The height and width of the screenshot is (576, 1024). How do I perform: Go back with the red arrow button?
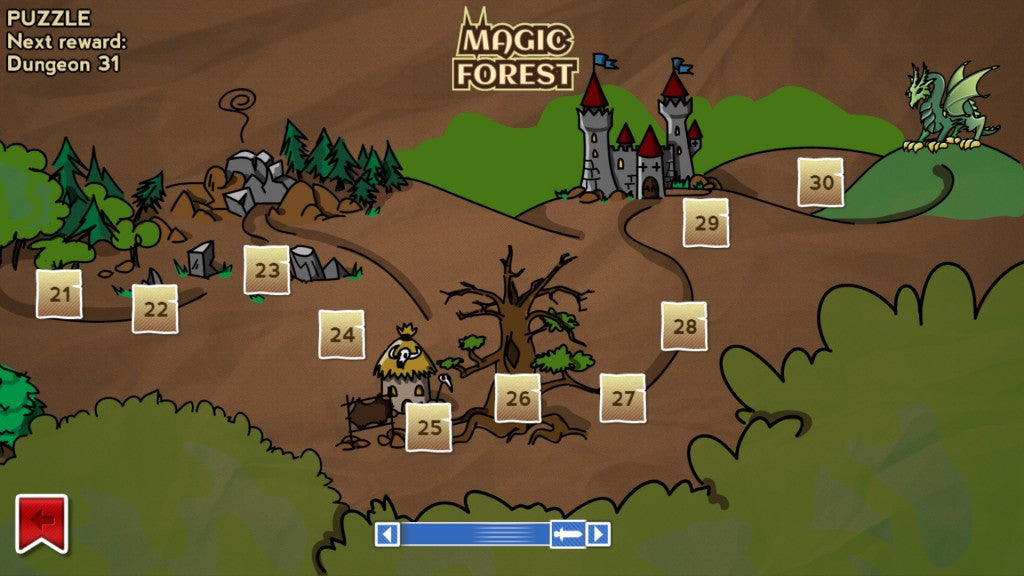tap(42, 521)
